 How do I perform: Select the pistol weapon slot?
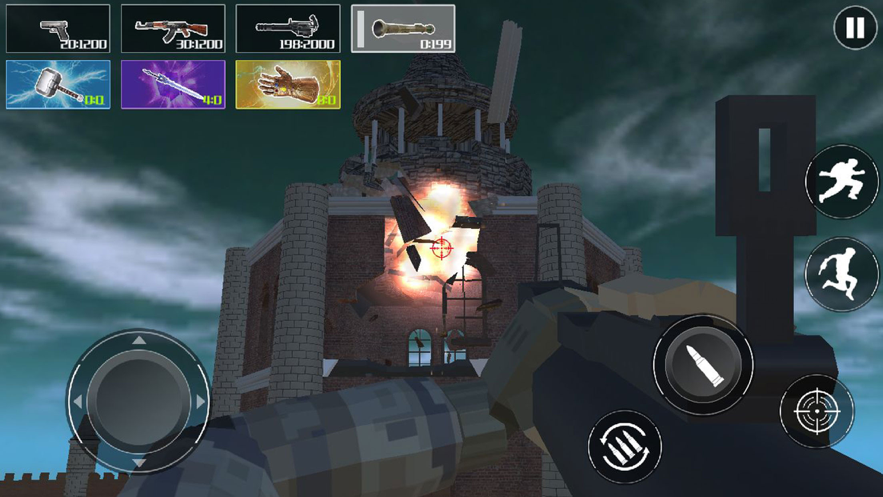point(58,28)
